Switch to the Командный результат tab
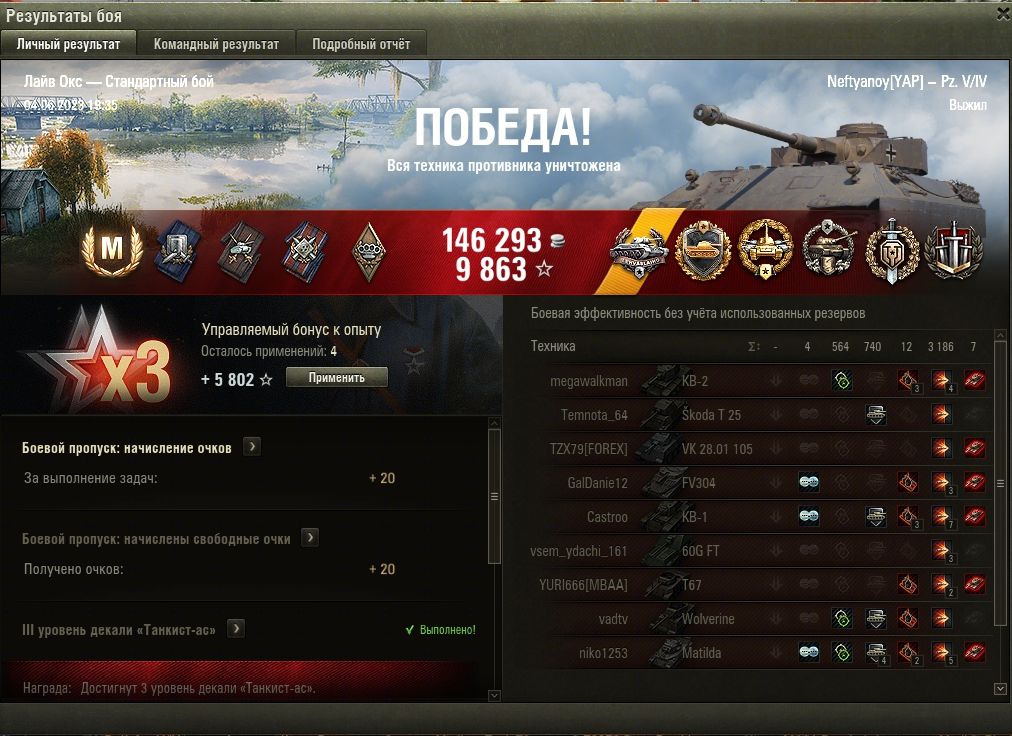The height and width of the screenshot is (736, 1012). tap(216, 44)
